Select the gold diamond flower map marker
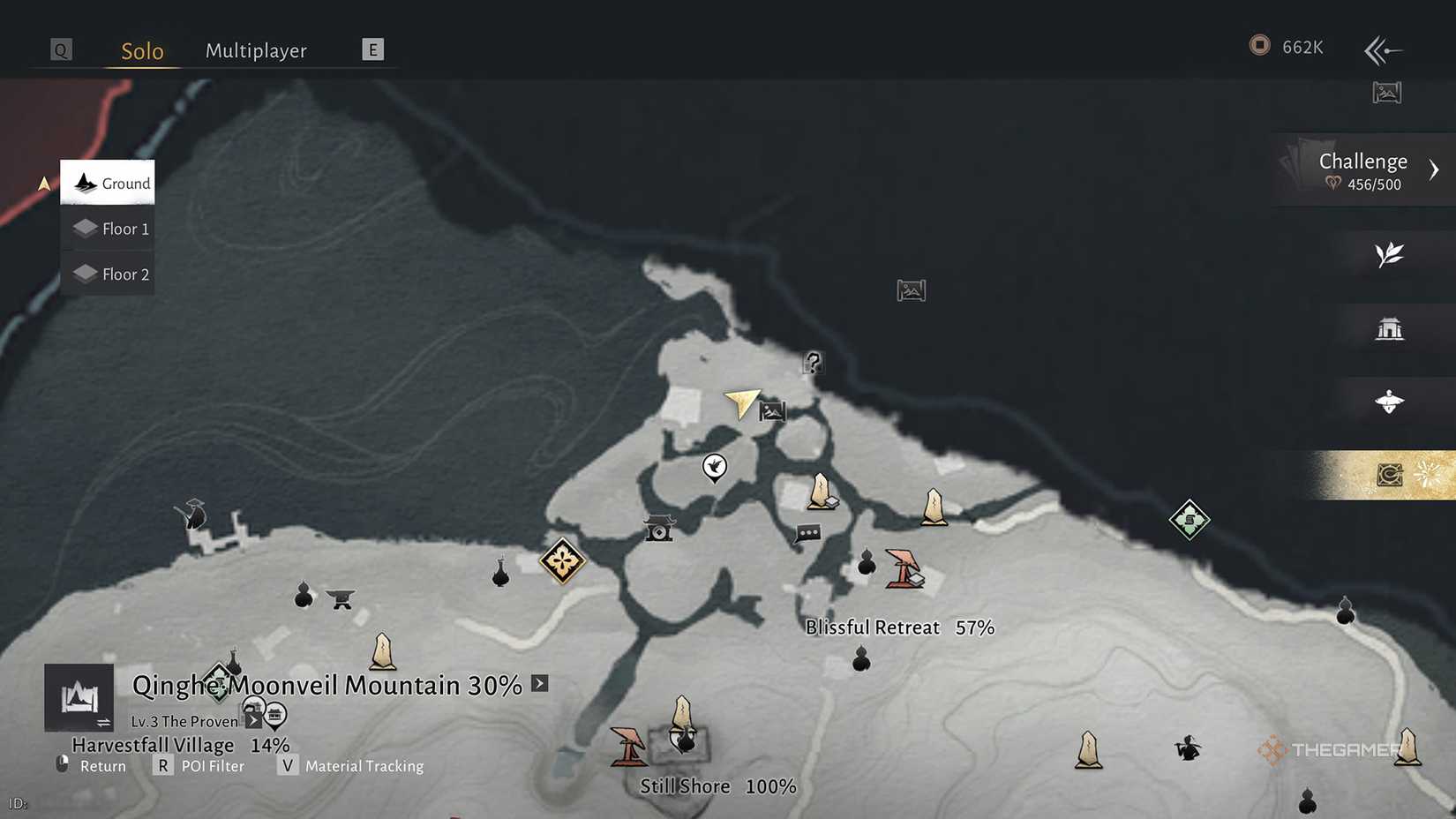Screen dimensions: 1456x819 pos(562,560)
